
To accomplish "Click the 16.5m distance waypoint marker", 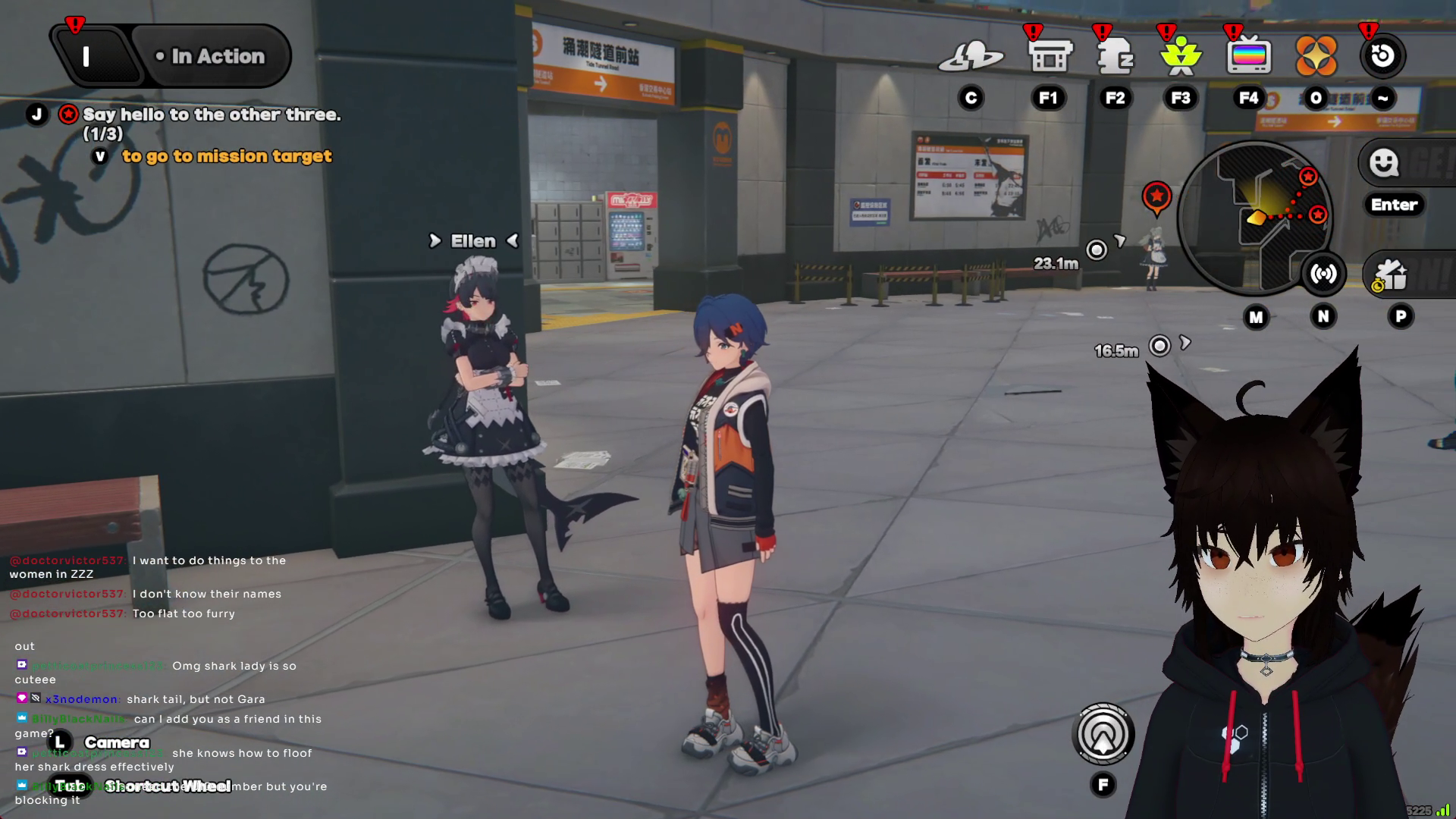I will pos(1159,347).
